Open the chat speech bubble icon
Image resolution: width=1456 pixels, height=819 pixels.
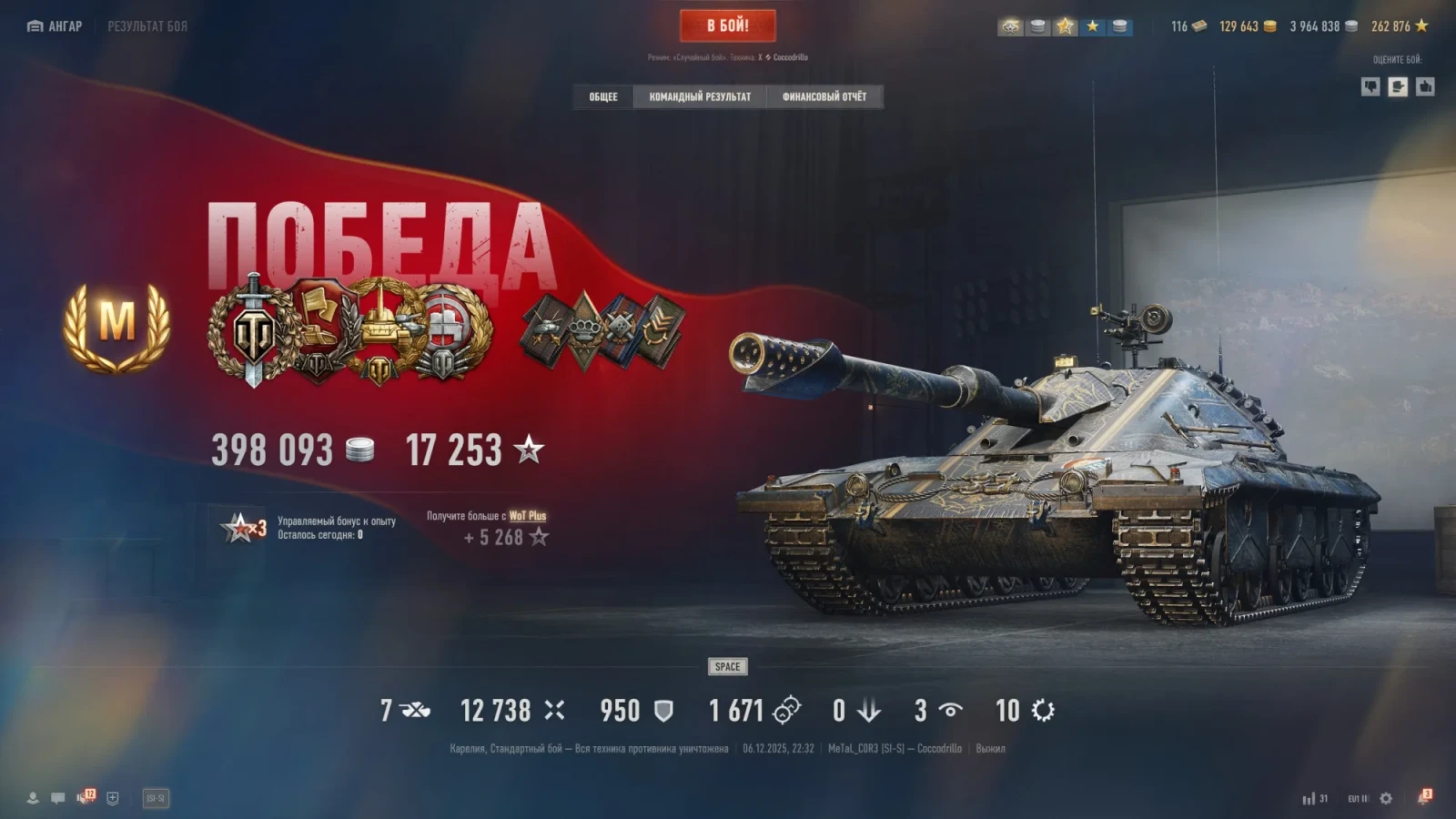[58, 798]
